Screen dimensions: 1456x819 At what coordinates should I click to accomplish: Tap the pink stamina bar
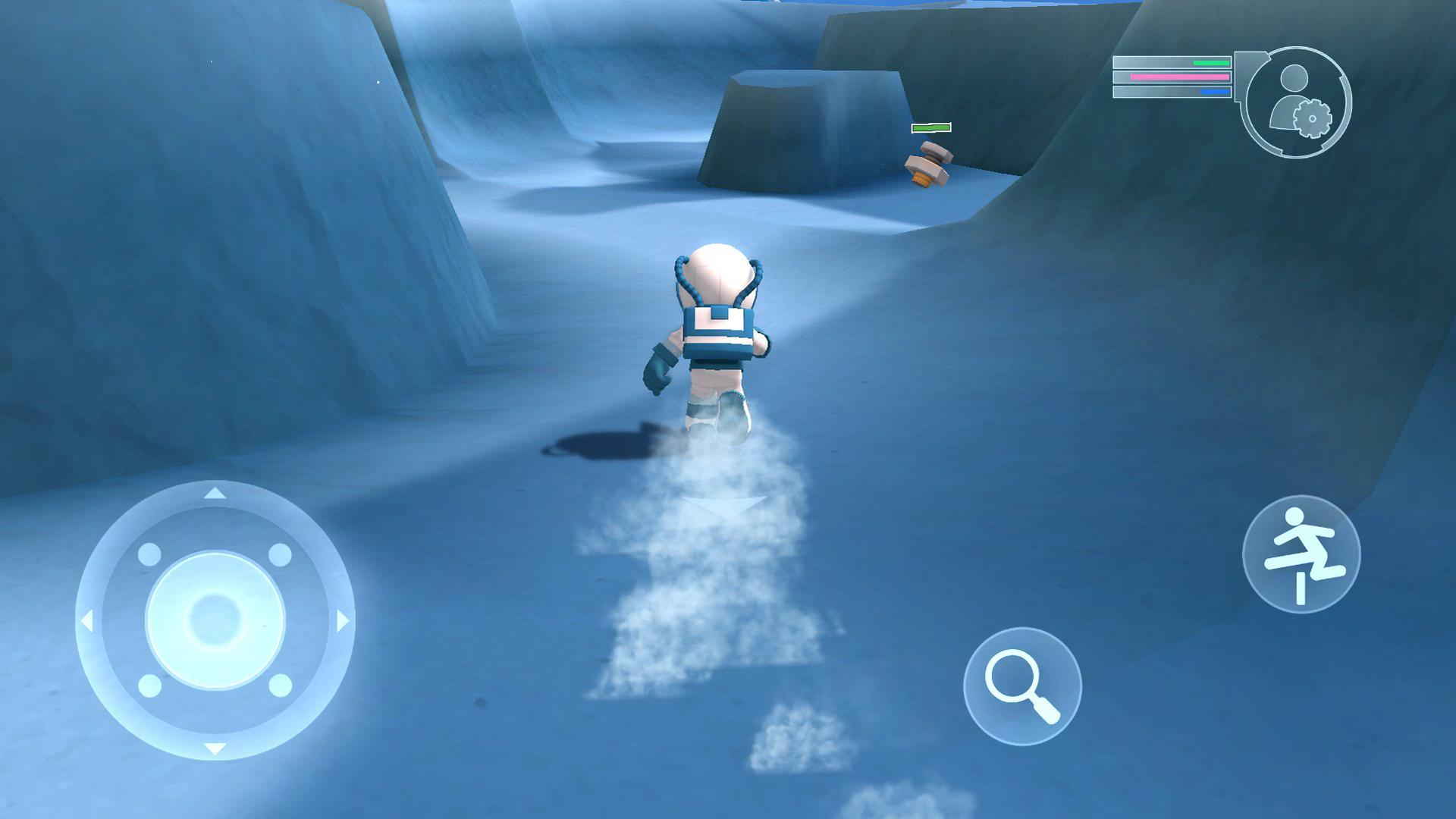1180,79
